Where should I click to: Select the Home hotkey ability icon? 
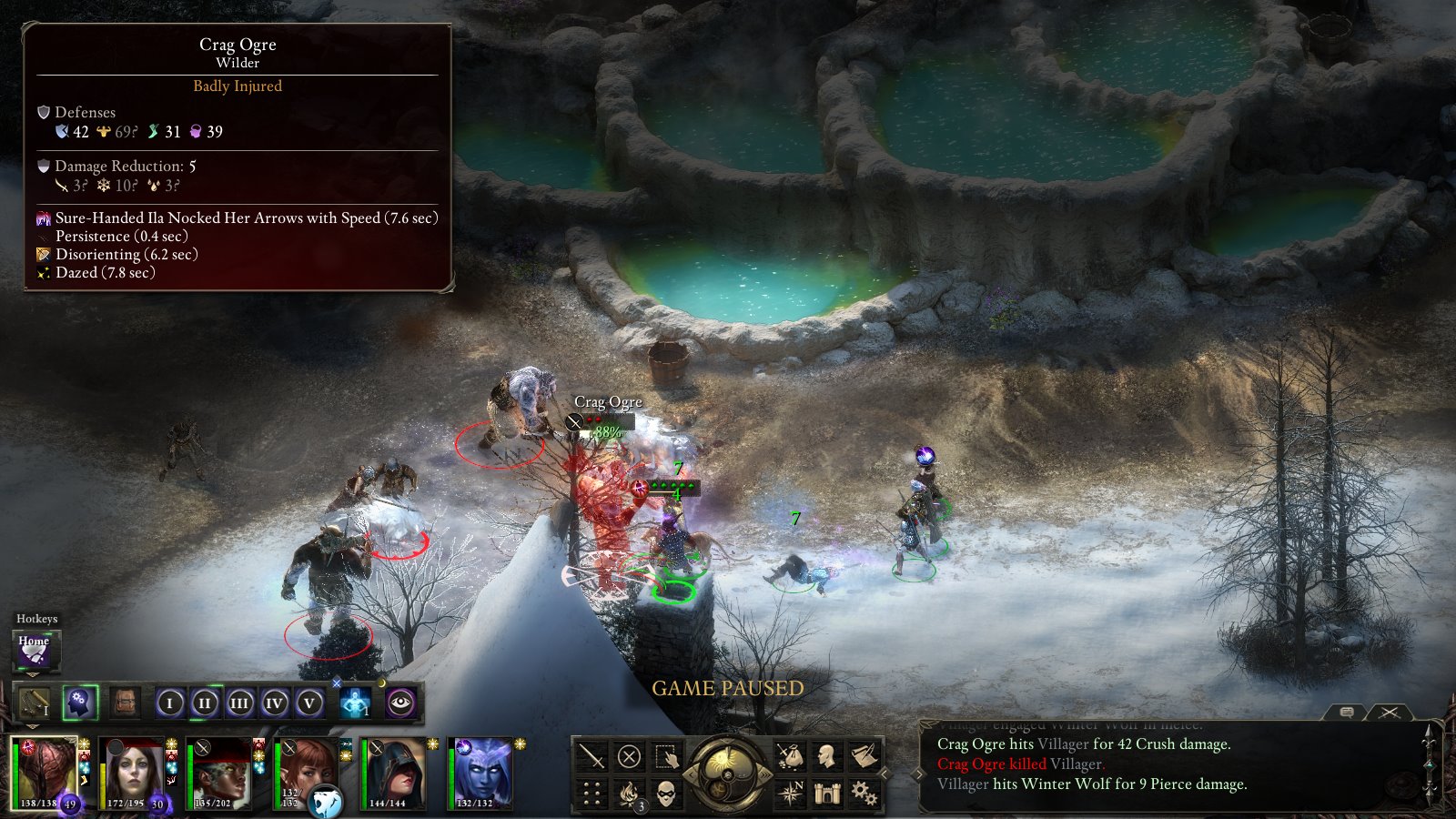(x=35, y=649)
